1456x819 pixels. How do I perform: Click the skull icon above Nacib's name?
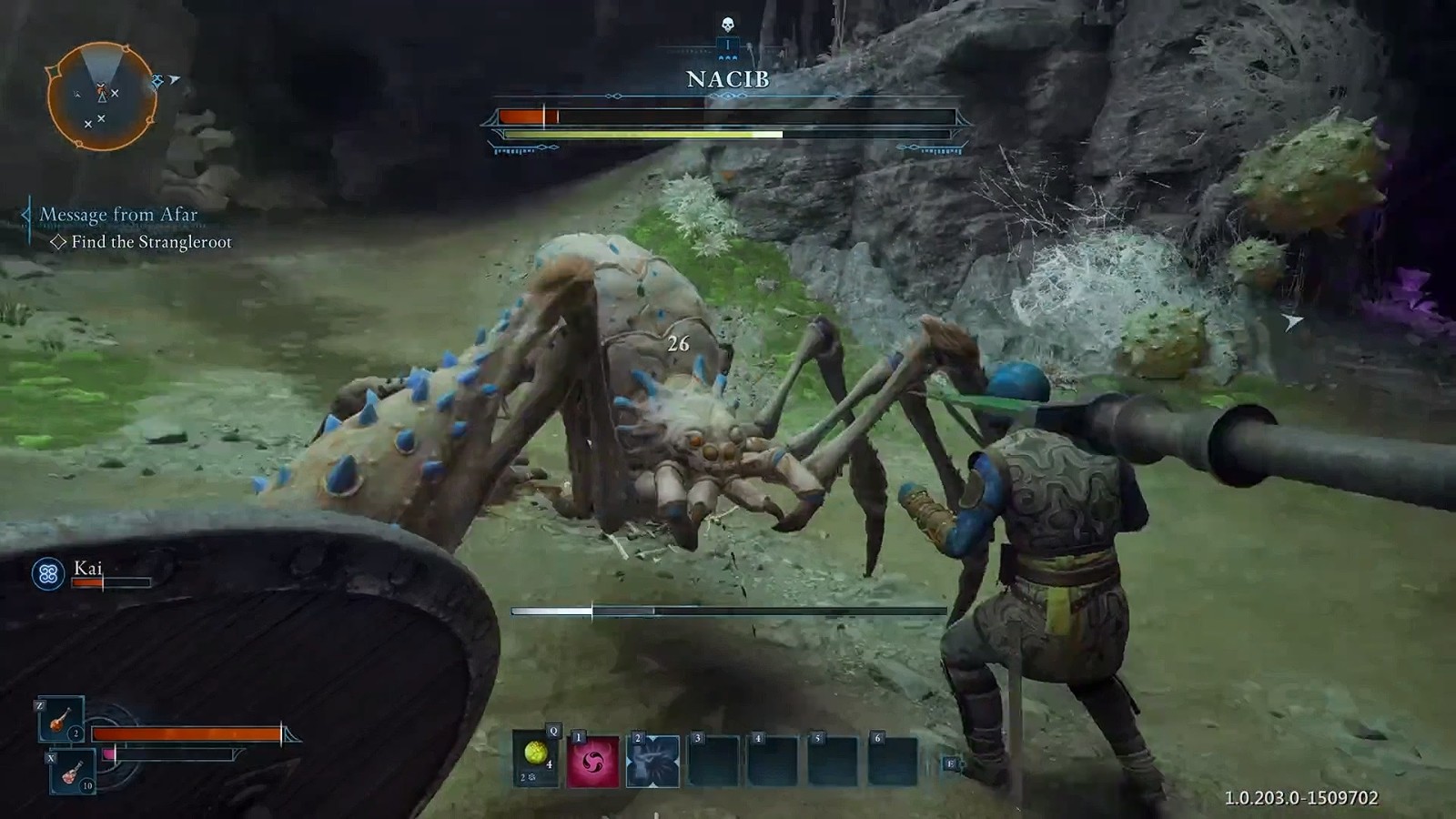[727, 25]
